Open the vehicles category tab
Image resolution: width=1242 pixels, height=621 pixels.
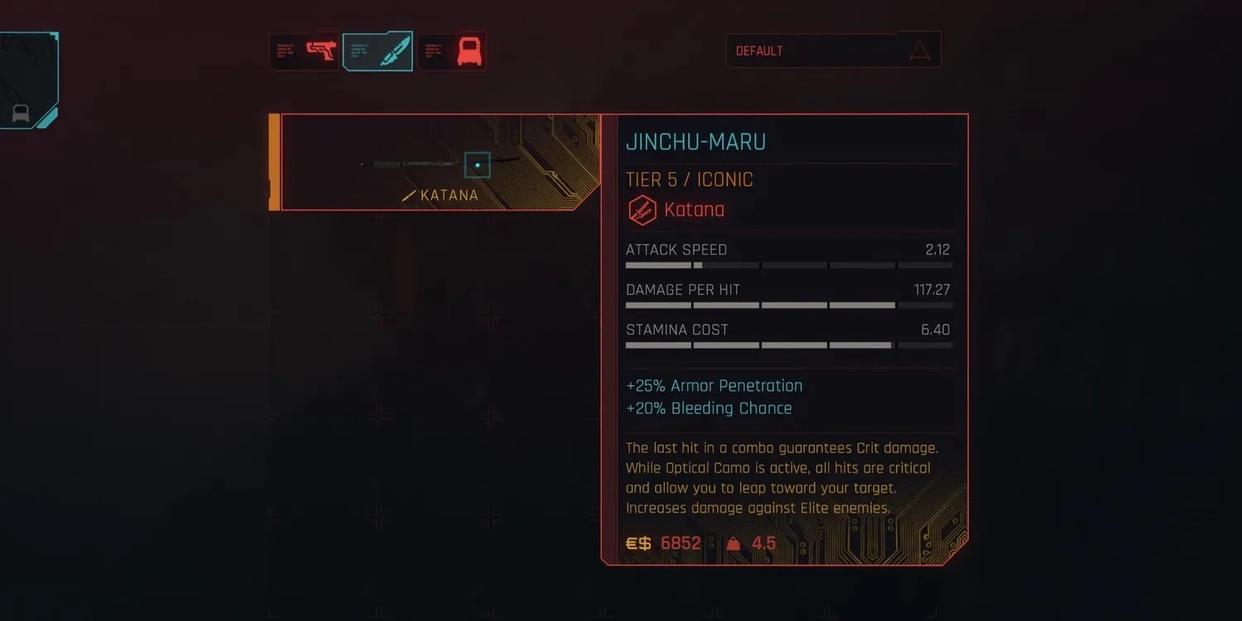coord(452,51)
